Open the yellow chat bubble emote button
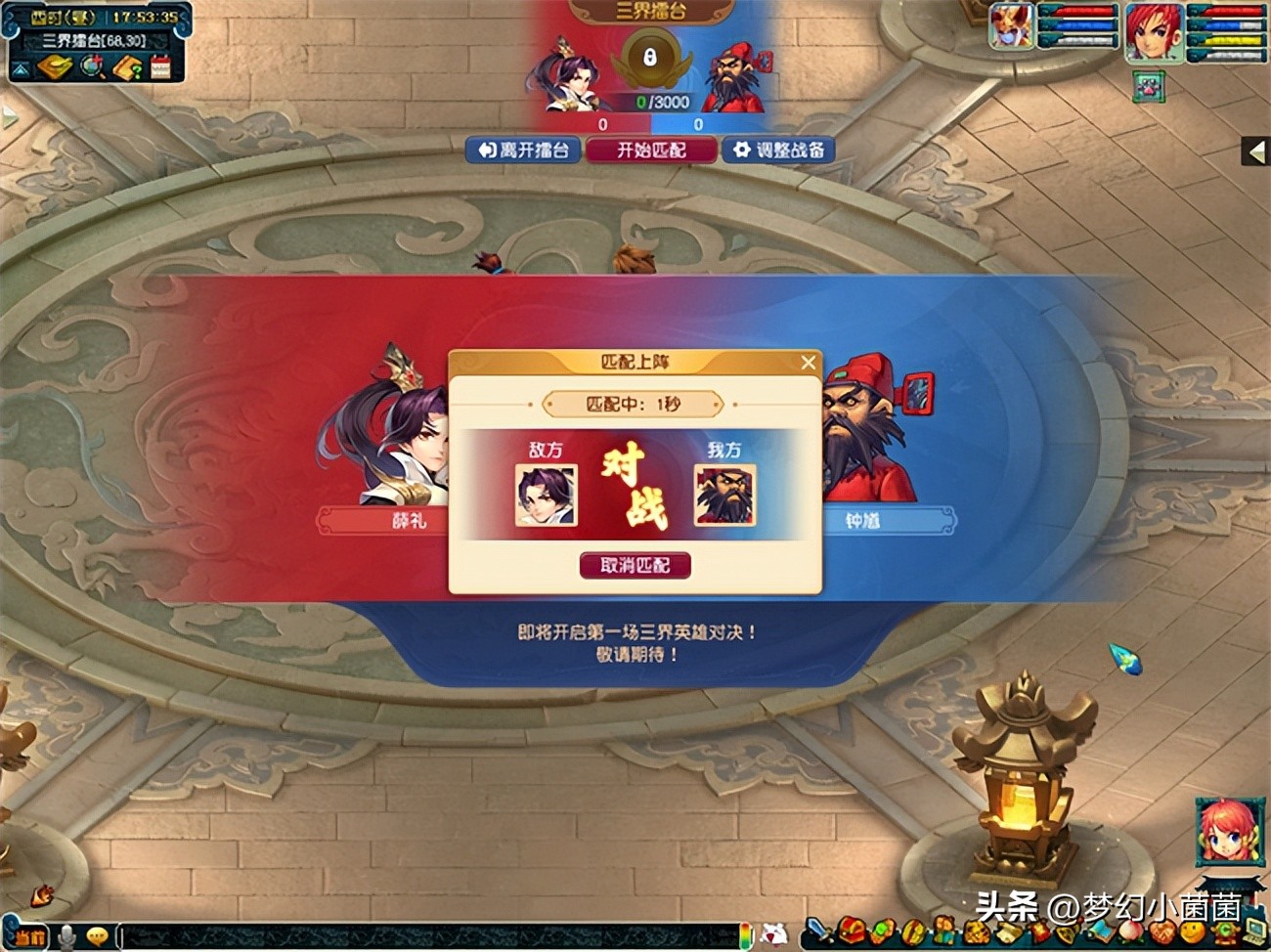 pyautogui.click(x=97, y=936)
